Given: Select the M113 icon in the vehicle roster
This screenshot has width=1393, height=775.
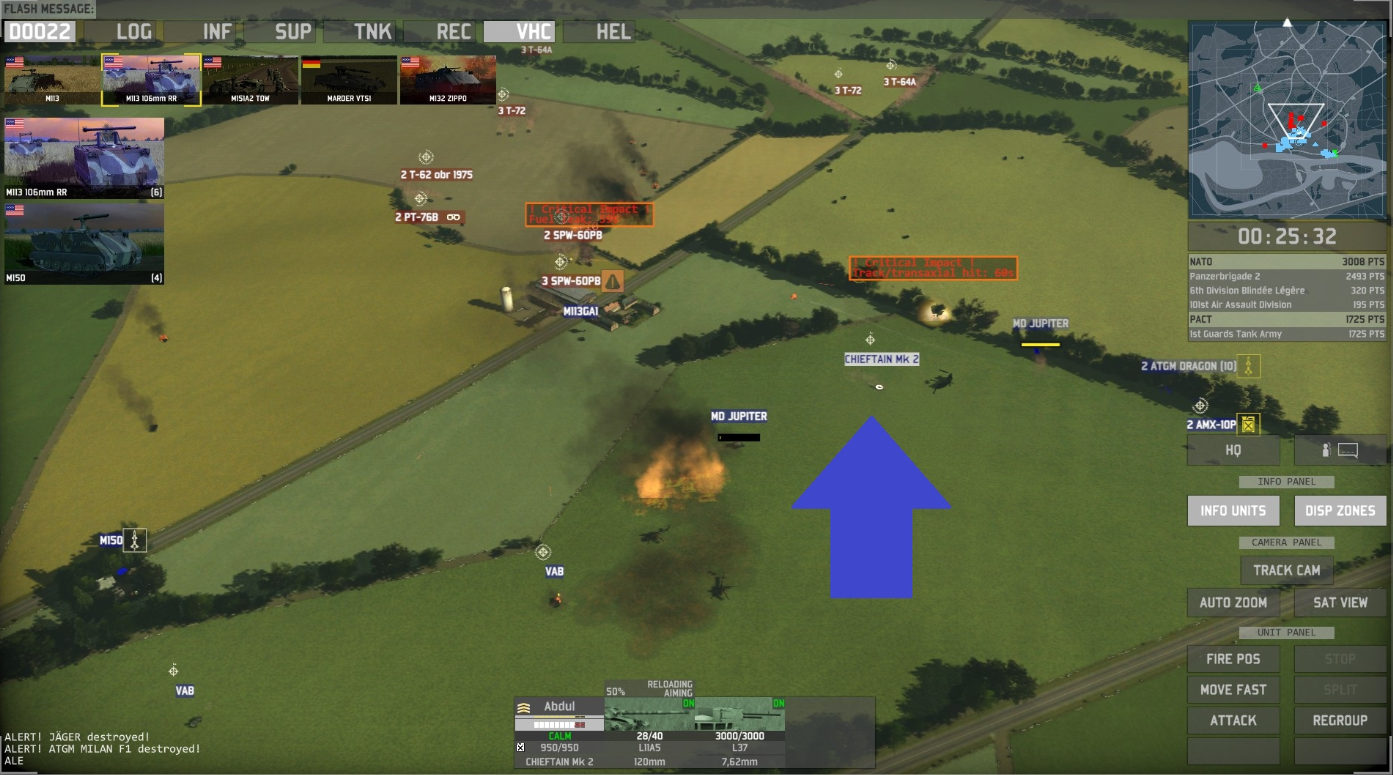Looking at the screenshot, I should [x=52, y=79].
